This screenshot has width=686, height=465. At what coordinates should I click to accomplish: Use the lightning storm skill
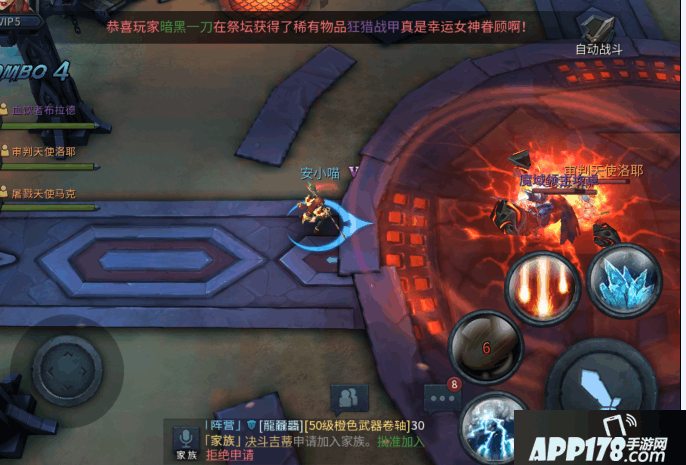pos(492,427)
